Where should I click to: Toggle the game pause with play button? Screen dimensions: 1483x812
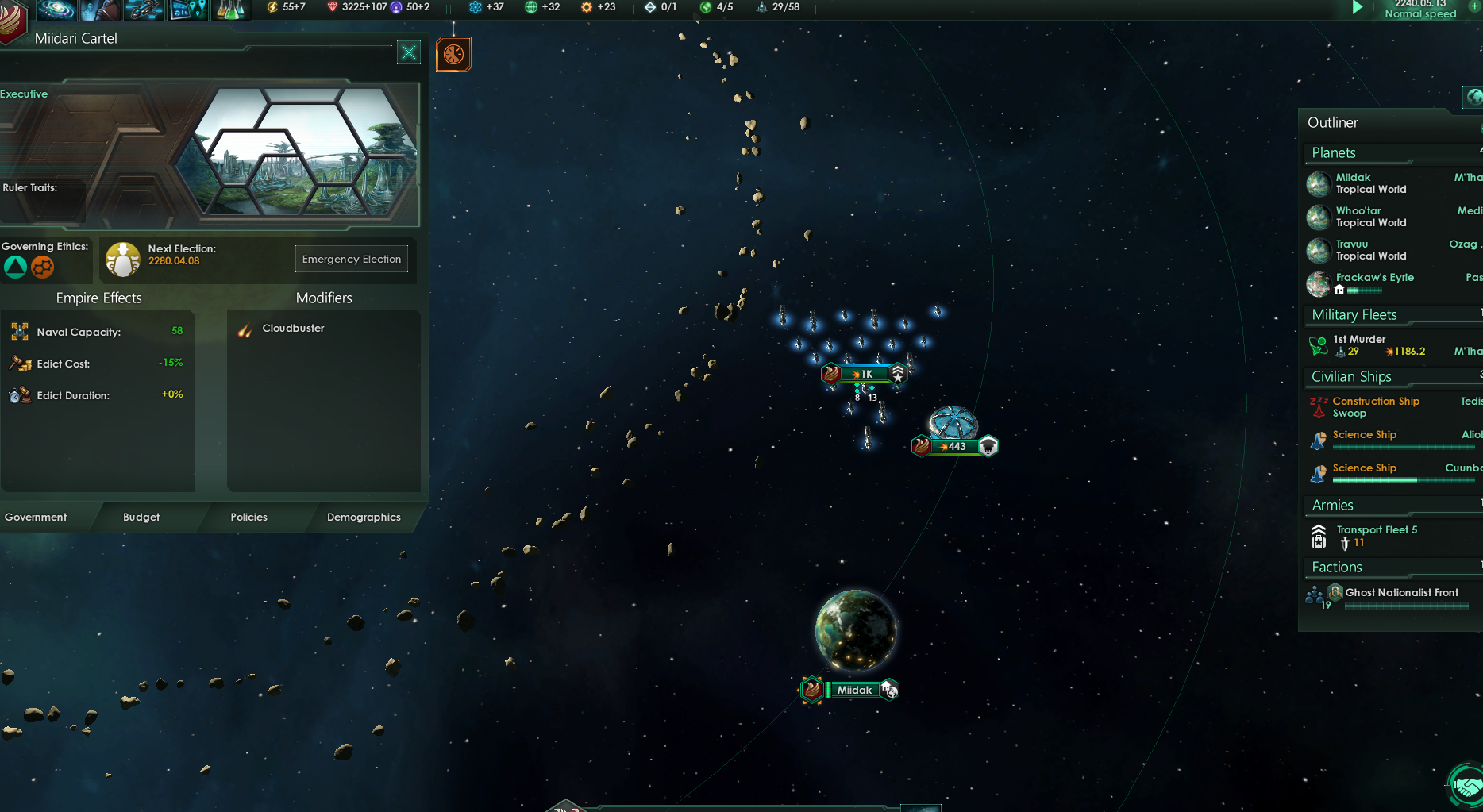pyautogui.click(x=1357, y=7)
